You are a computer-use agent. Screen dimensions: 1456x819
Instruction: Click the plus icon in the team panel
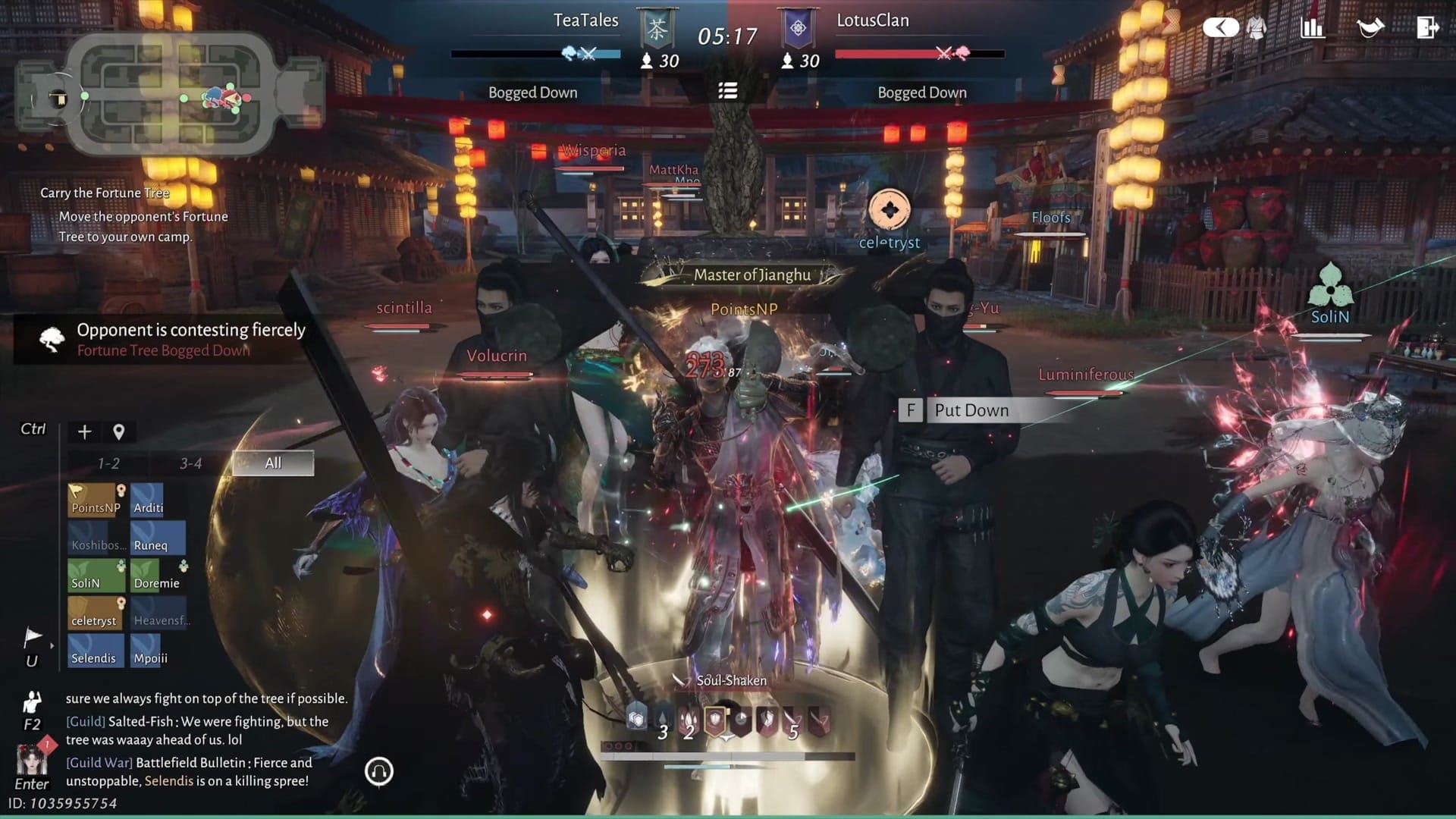[83, 431]
